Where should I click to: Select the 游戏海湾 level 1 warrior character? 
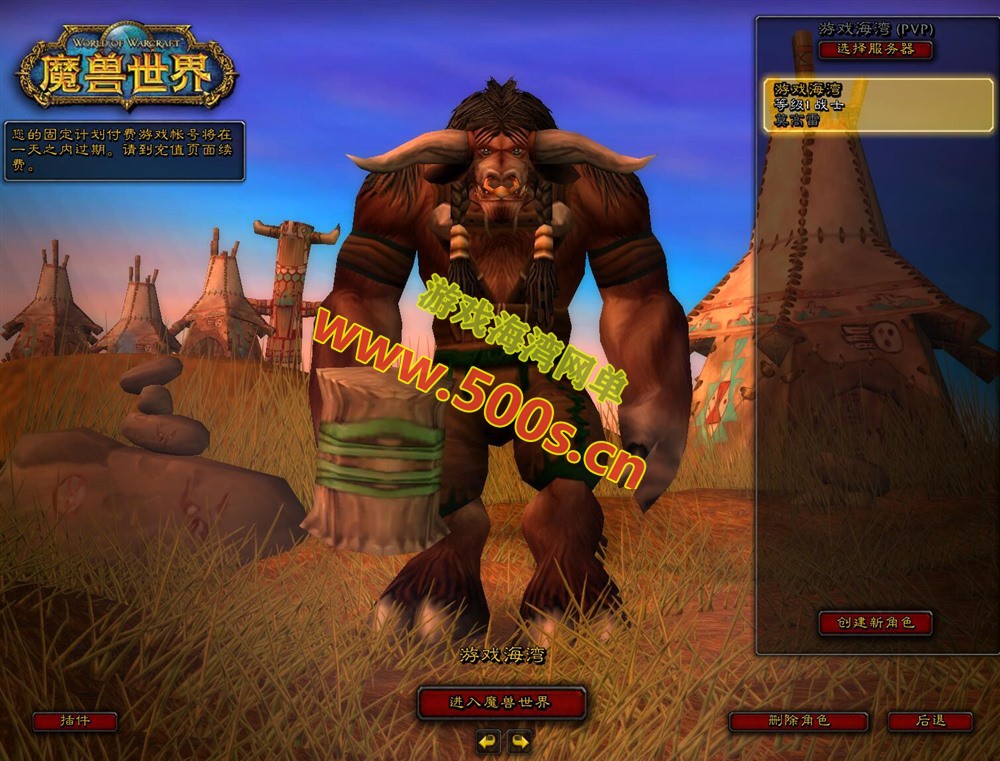(878, 105)
